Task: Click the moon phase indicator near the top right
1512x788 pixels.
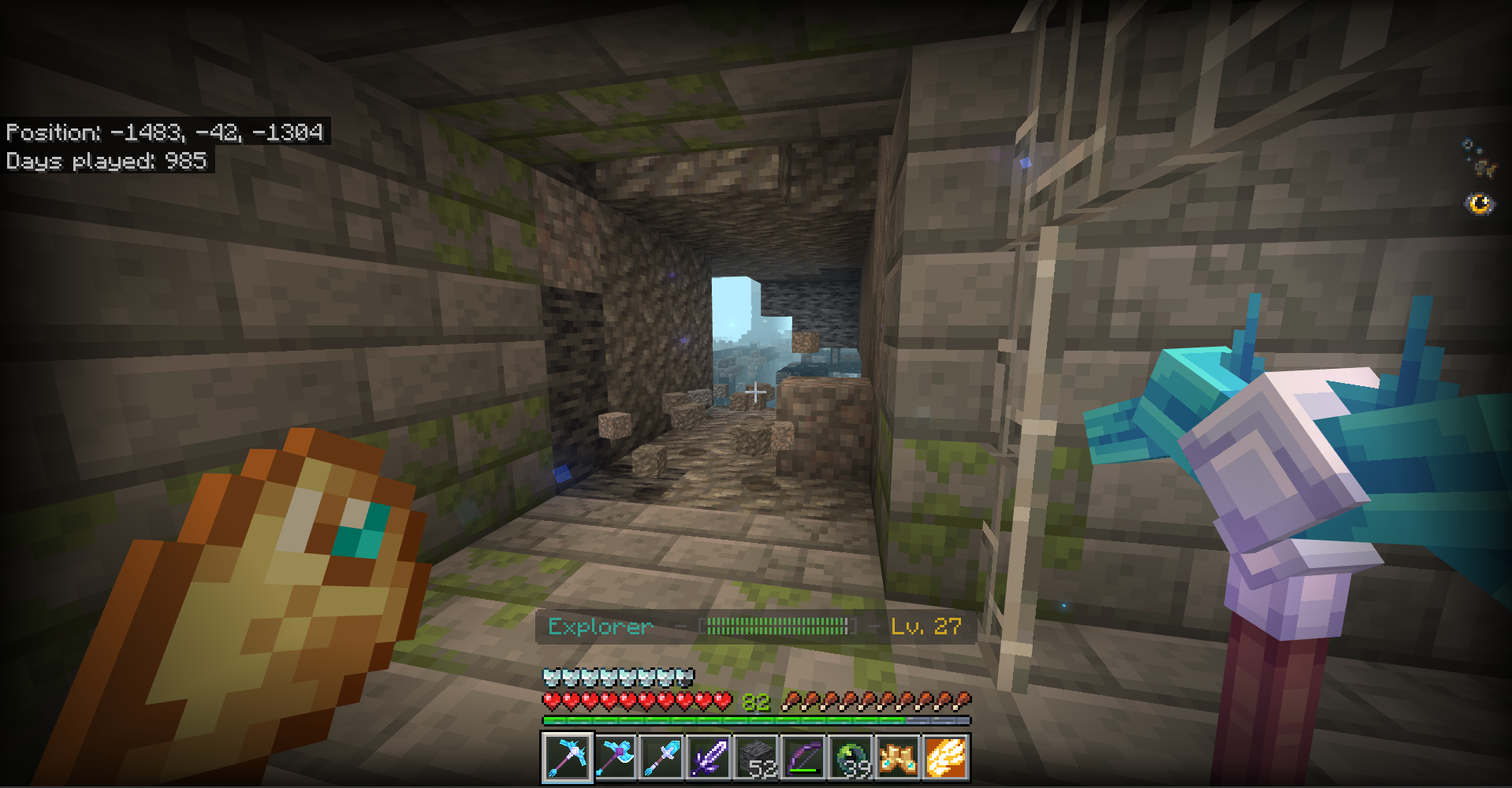Action: tap(1480, 204)
